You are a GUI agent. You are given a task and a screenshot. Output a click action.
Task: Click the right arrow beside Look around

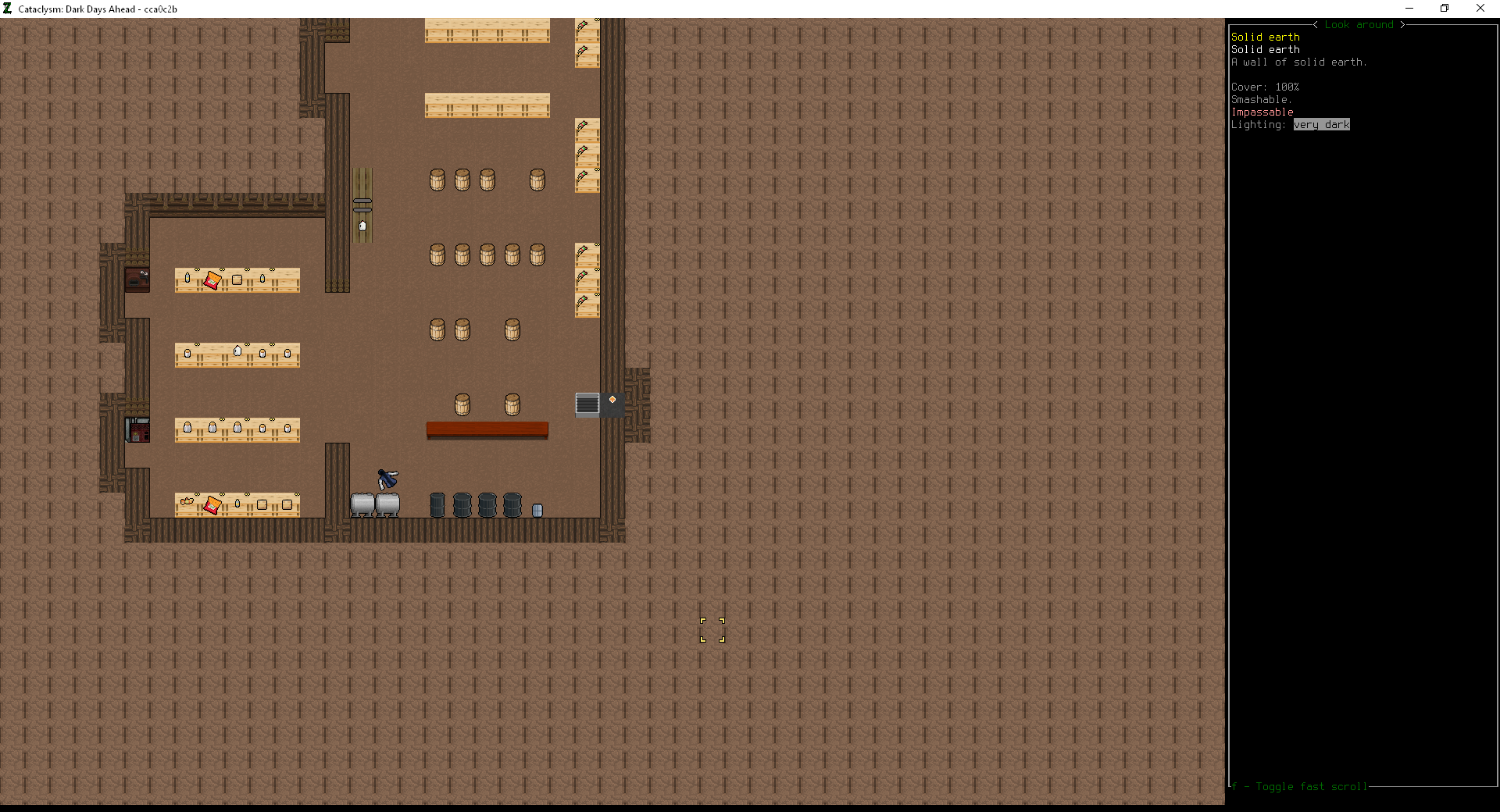[1404, 24]
